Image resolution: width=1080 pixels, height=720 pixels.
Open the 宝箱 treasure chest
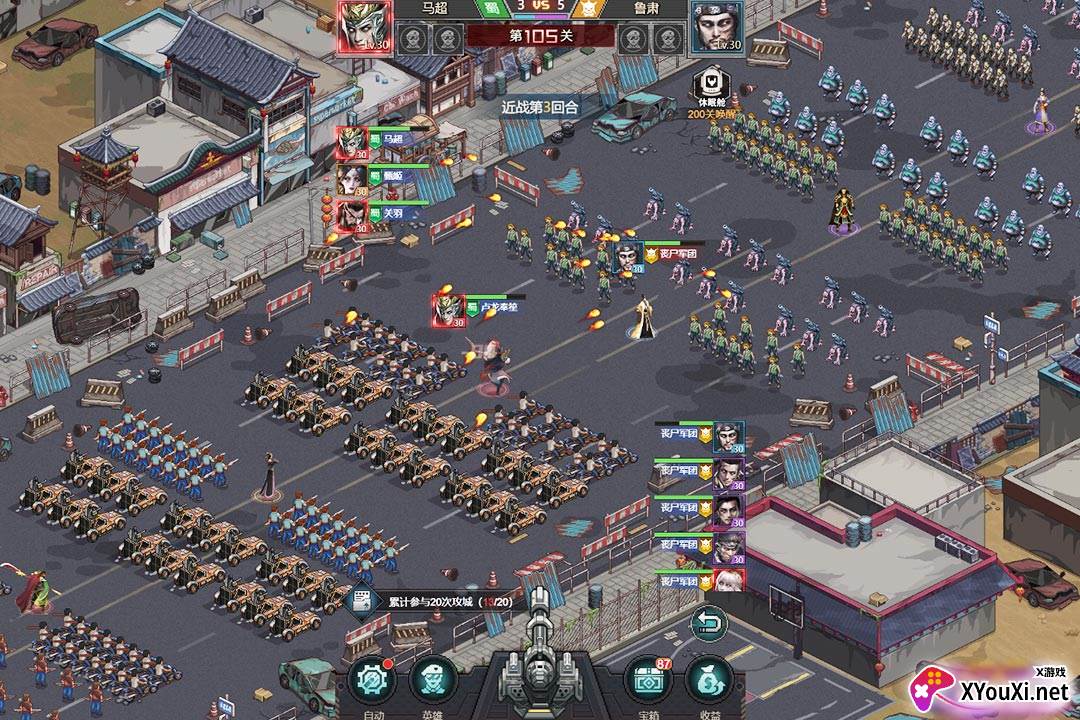(x=648, y=681)
